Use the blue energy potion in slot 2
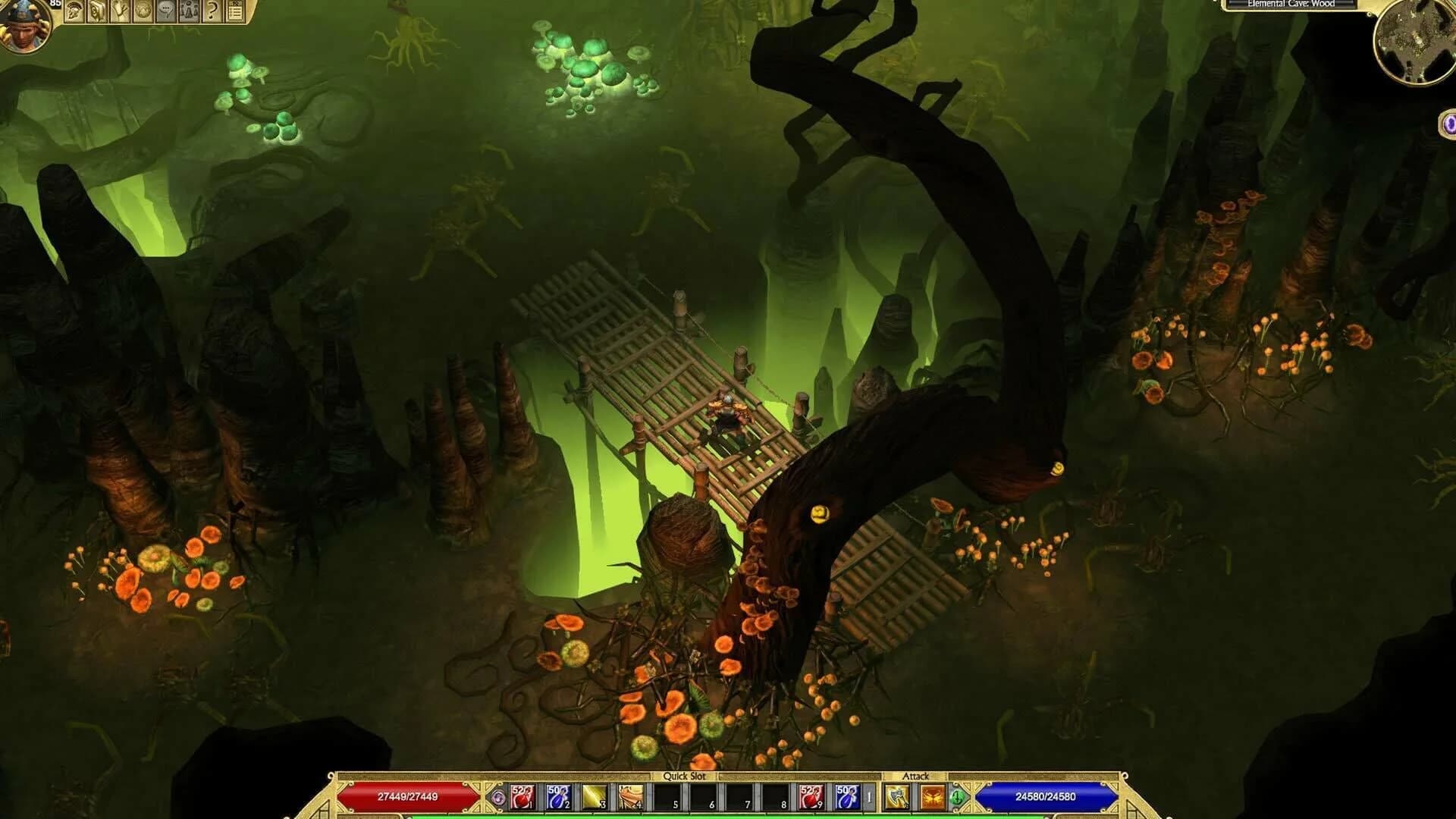The height and width of the screenshot is (819, 1456). pyautogui.click(x=560, y=796)
